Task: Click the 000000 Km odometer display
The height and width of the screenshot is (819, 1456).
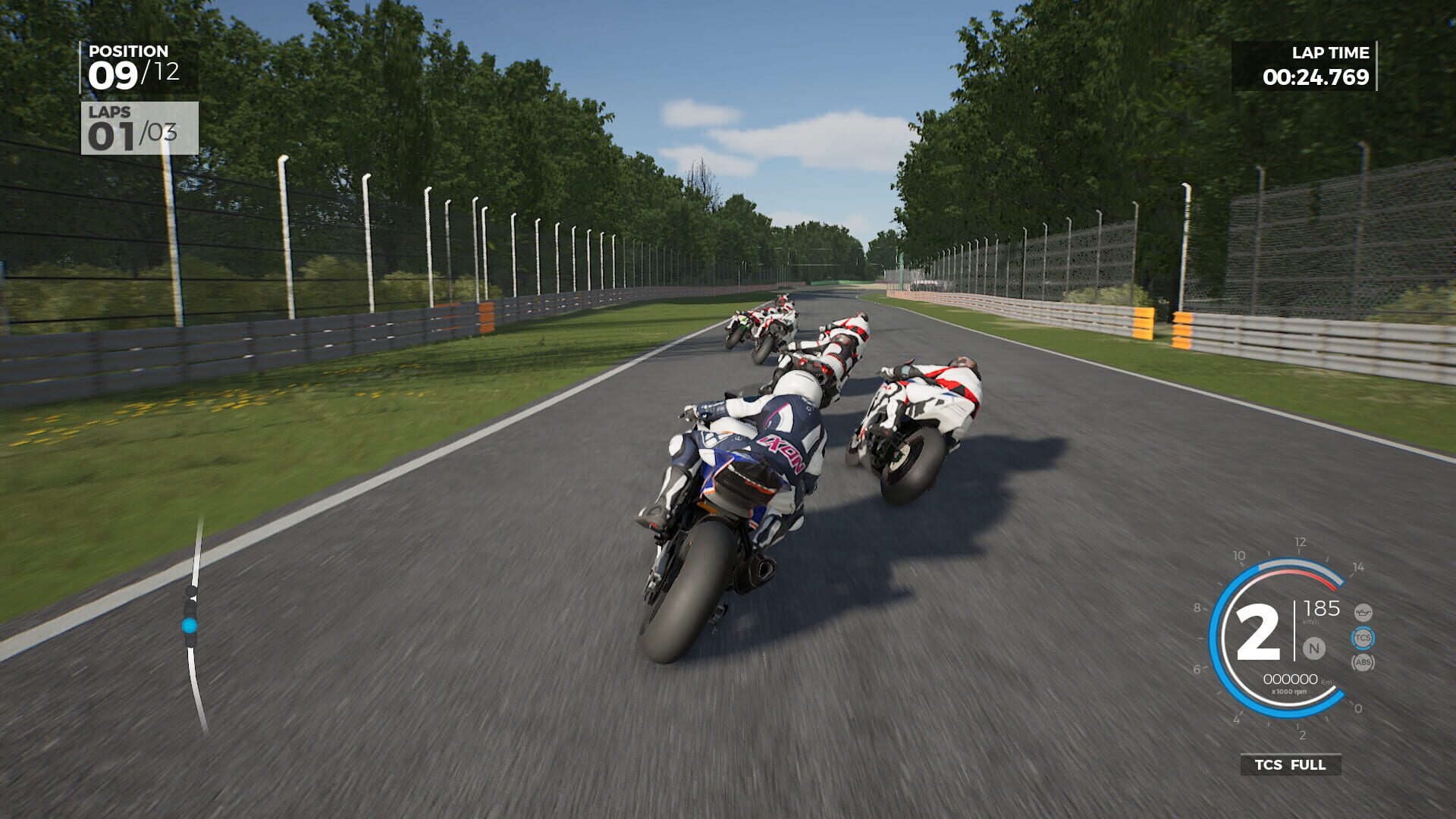Action: tap(1289, 679)
